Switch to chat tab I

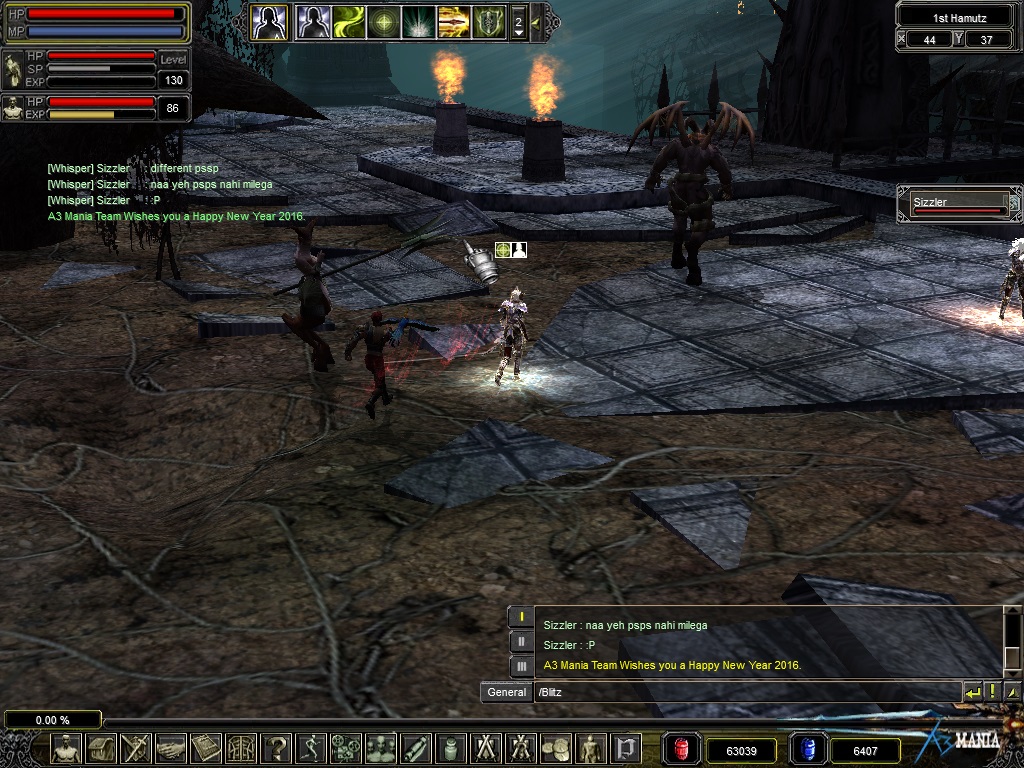[521, 616]
